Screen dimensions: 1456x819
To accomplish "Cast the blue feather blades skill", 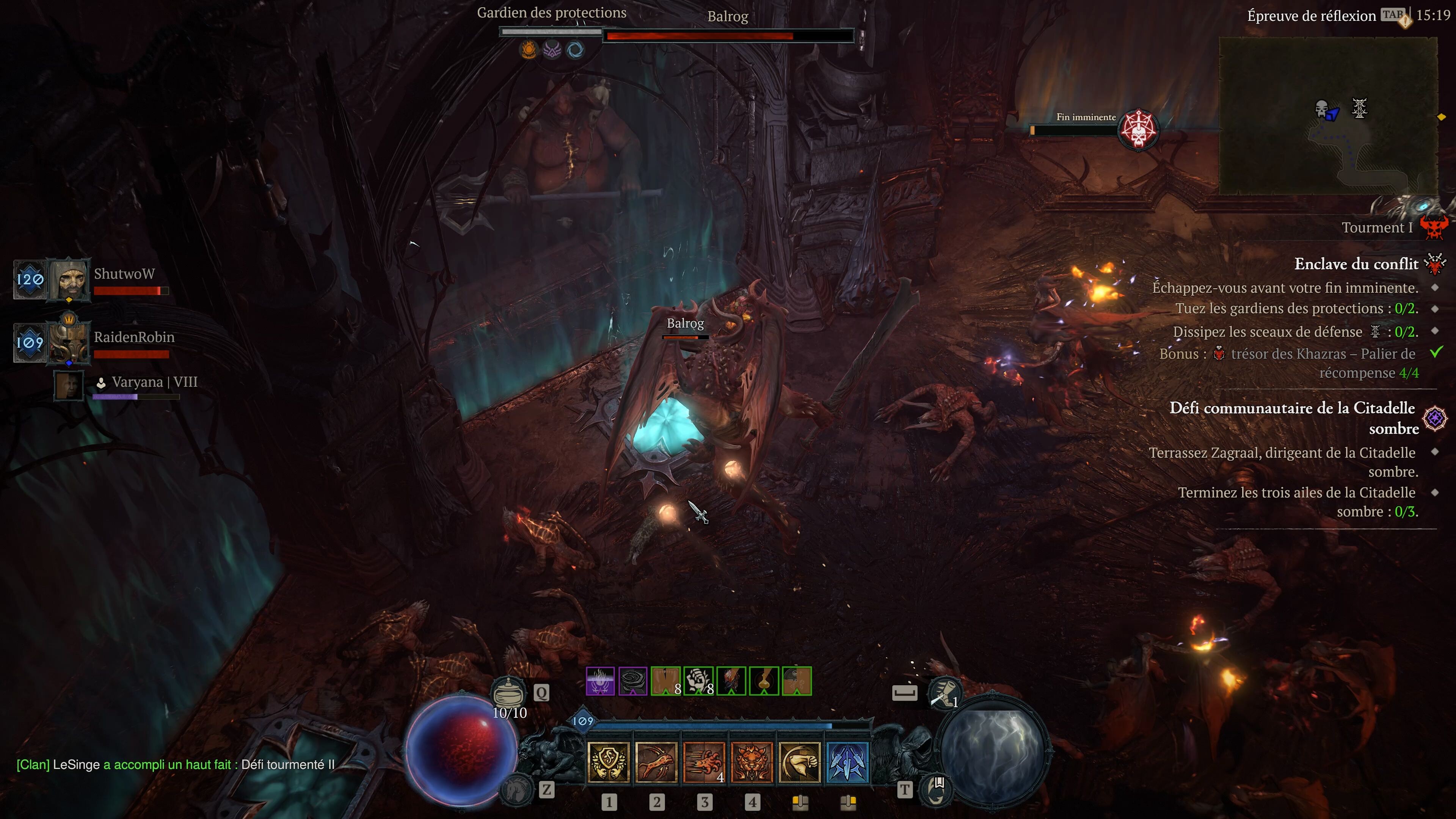I will [847, 762].
